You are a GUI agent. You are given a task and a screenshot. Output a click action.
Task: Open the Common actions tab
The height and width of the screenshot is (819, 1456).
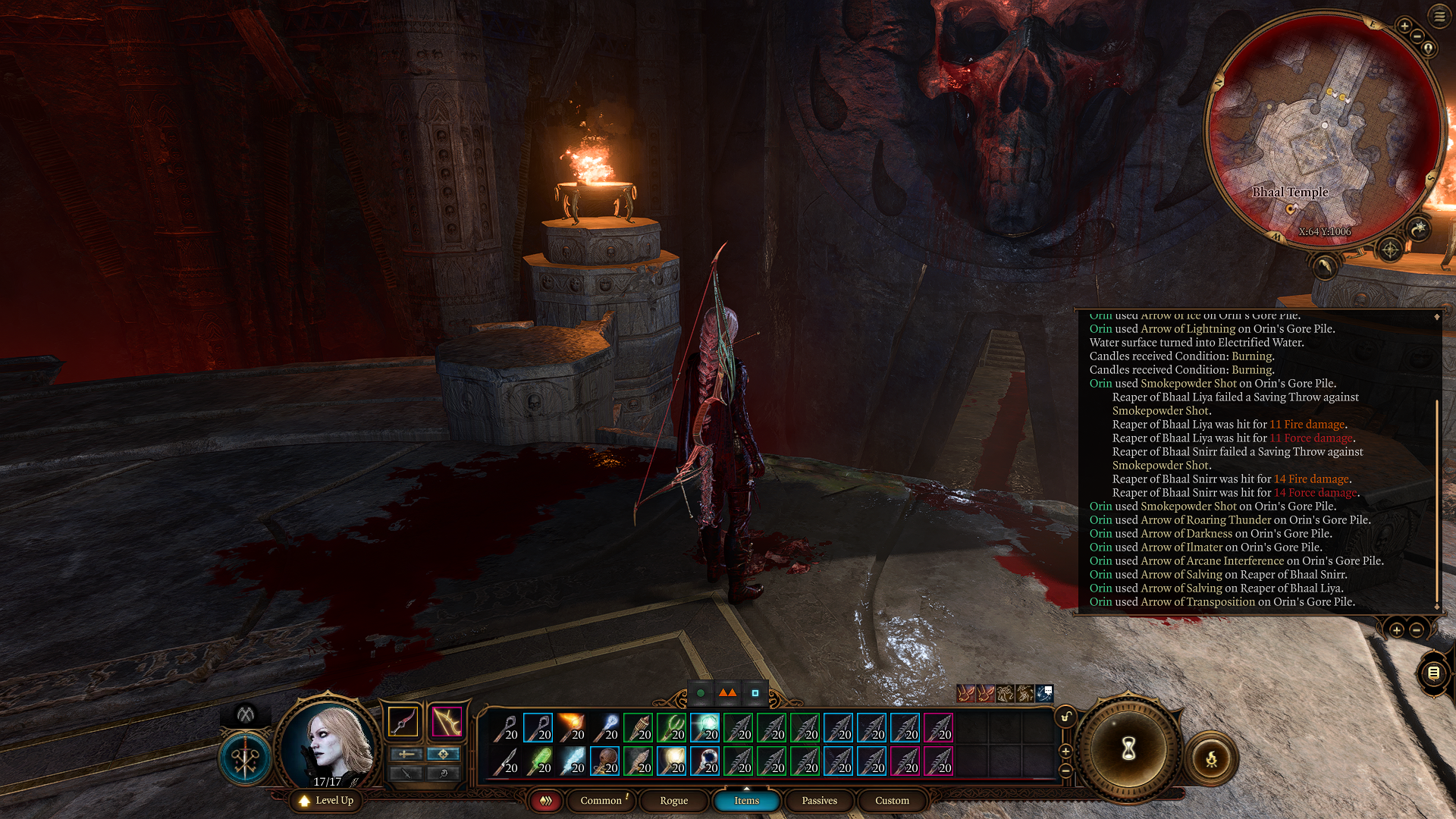point(601,800)
